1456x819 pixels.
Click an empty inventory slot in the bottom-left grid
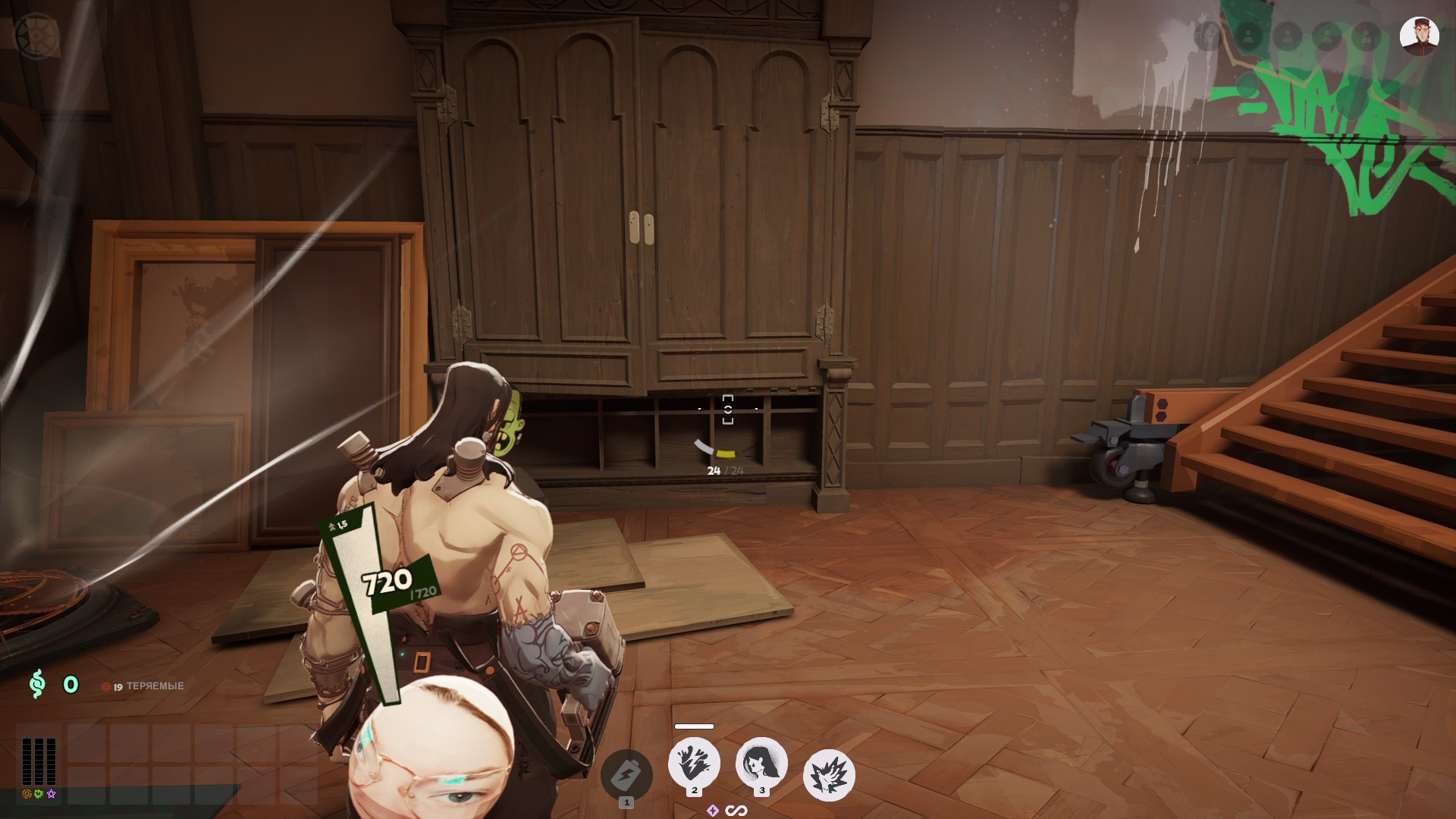(87, 743)
